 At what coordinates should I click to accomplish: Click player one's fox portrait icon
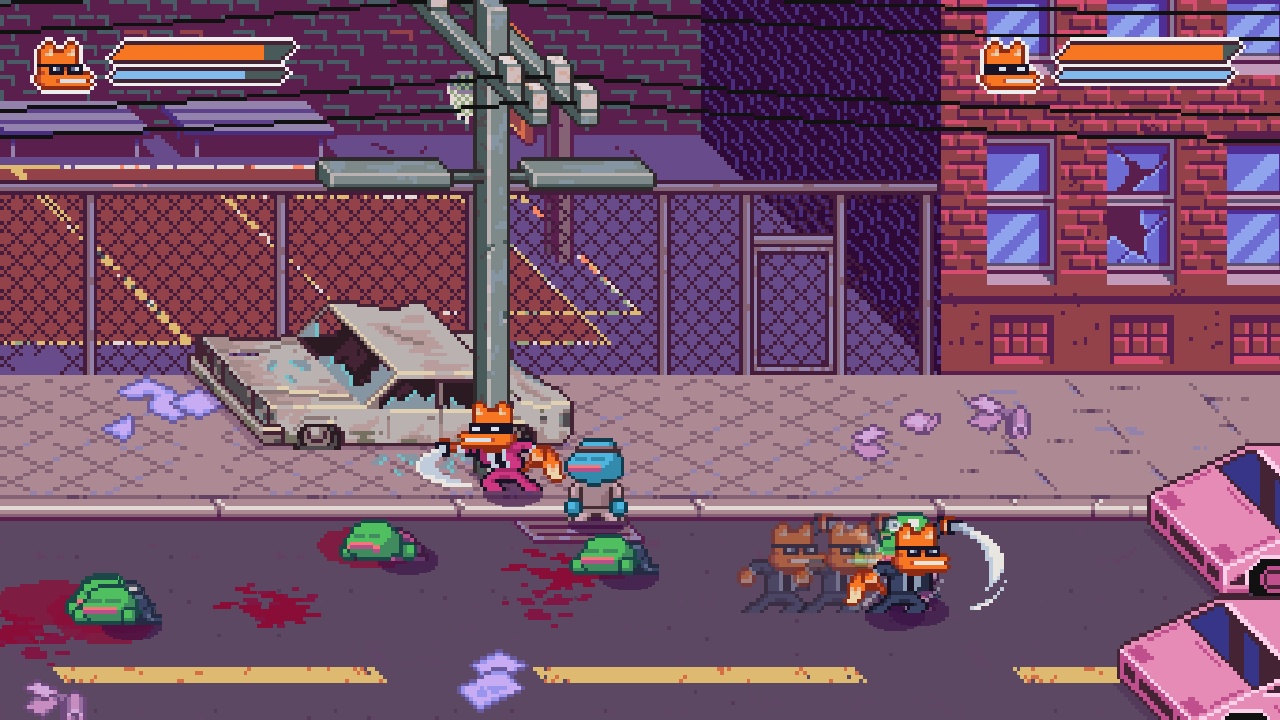[63, 66]
